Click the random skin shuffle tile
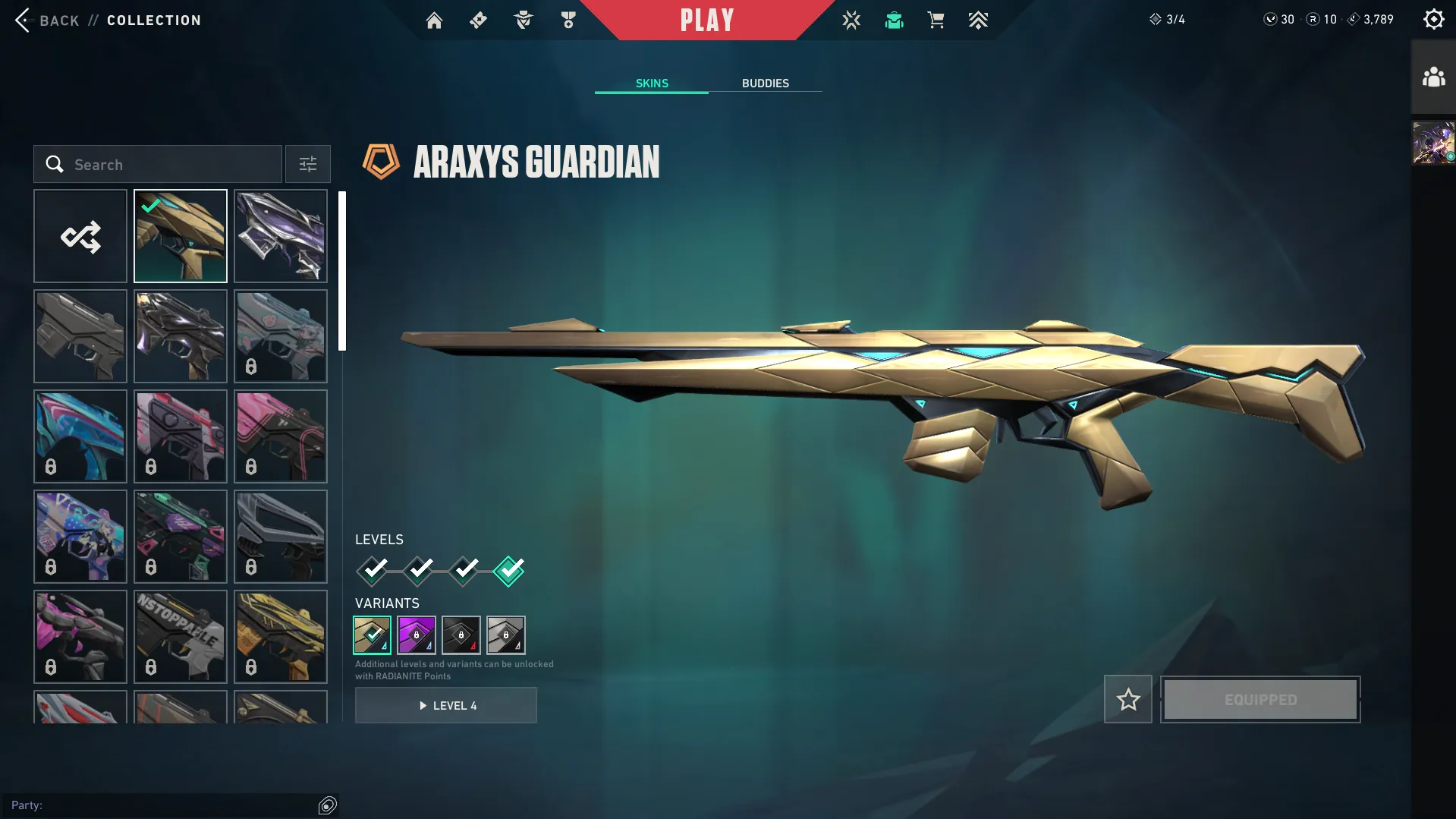1456x819 pixels. point(80,236)
